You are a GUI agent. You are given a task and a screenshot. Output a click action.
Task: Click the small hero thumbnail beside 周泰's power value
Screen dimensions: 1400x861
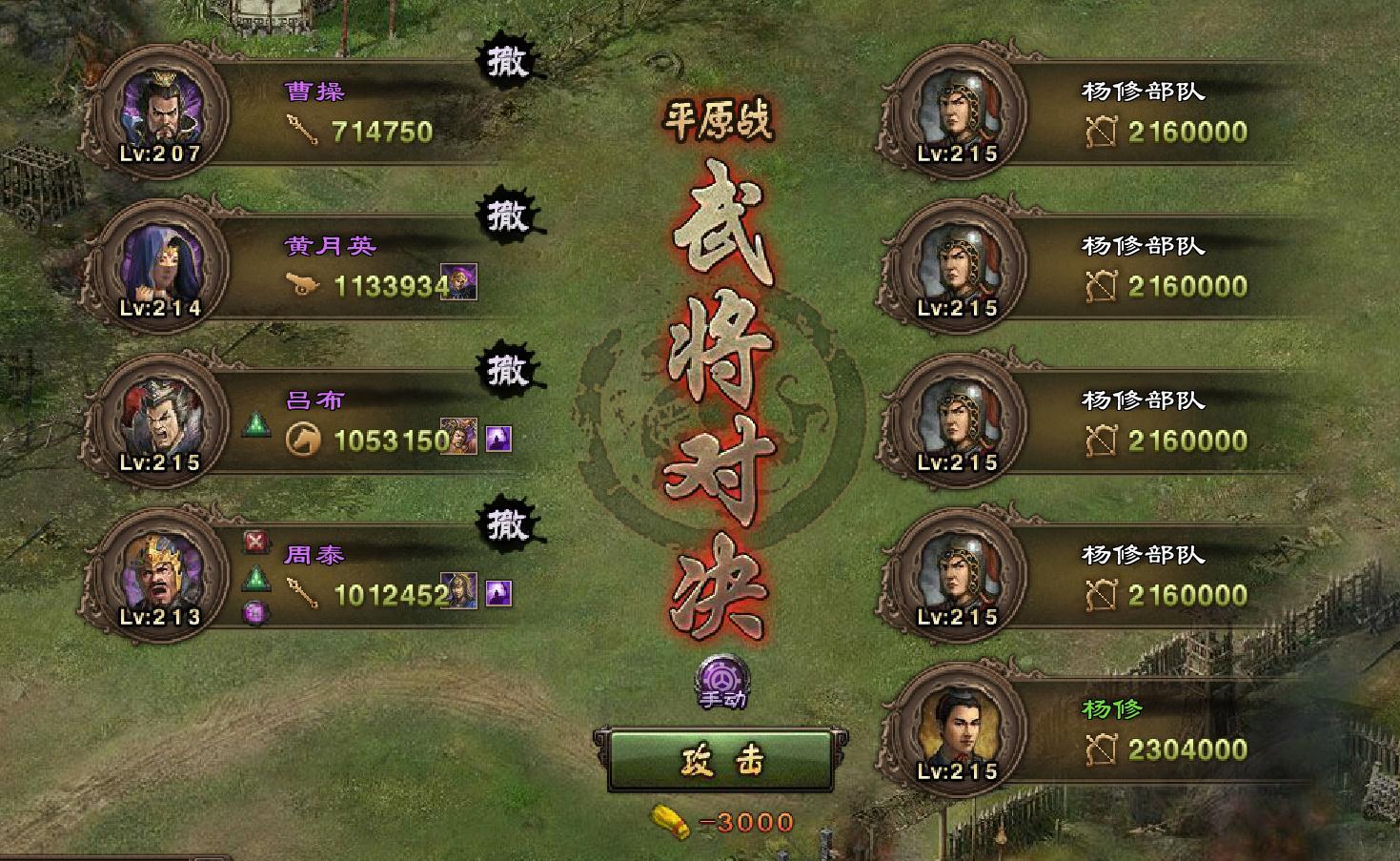coord(457,592)
